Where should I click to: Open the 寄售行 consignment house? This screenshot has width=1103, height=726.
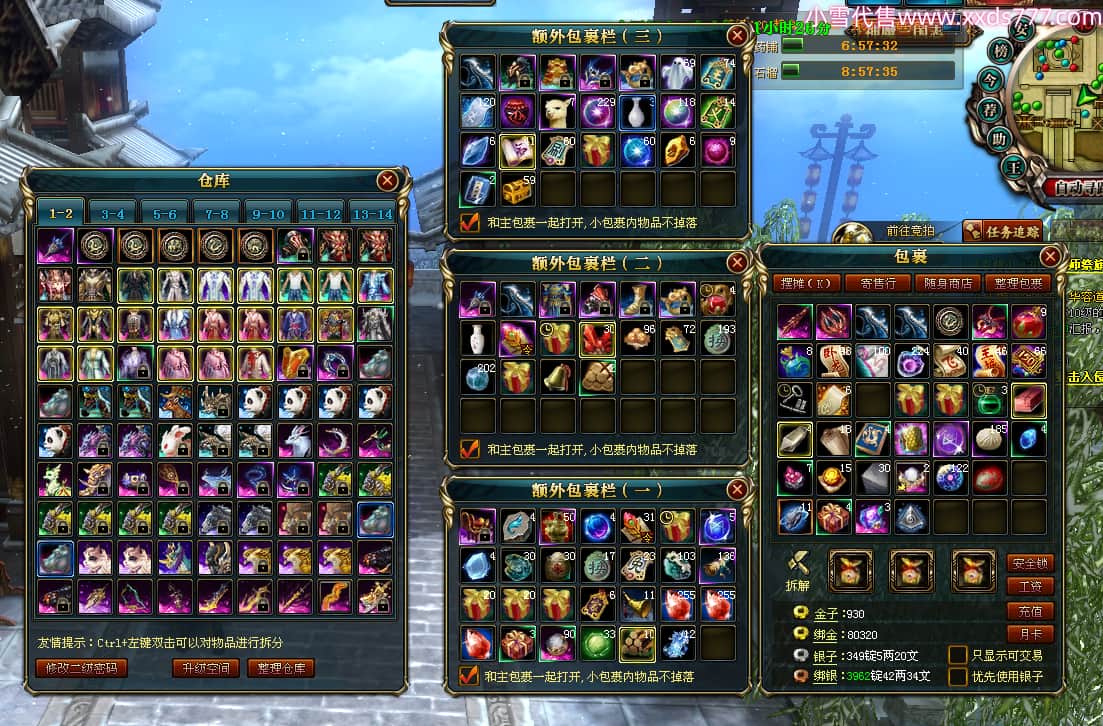coord(876,283)
